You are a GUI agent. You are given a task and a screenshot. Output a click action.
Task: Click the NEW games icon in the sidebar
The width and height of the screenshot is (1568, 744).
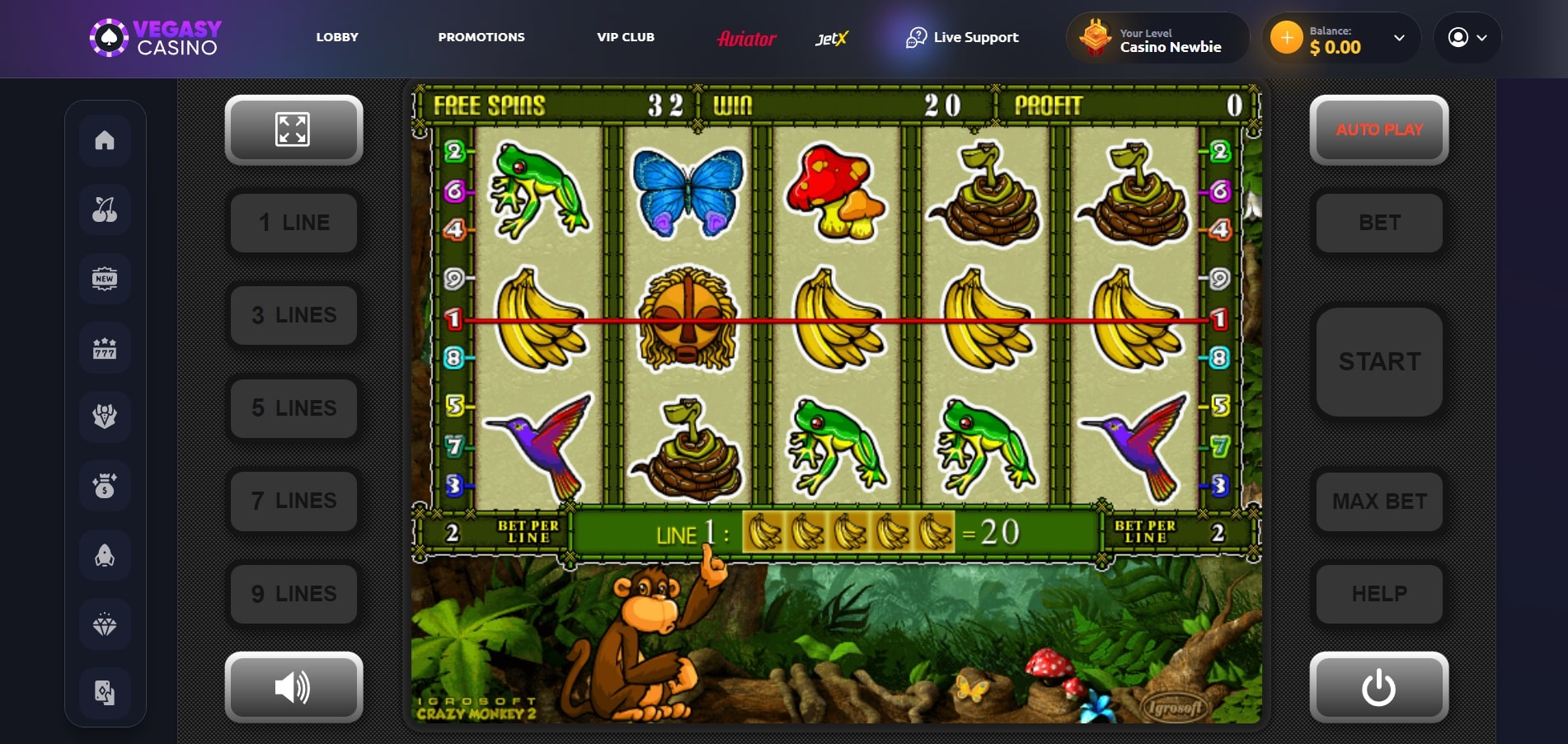point(105,278)
